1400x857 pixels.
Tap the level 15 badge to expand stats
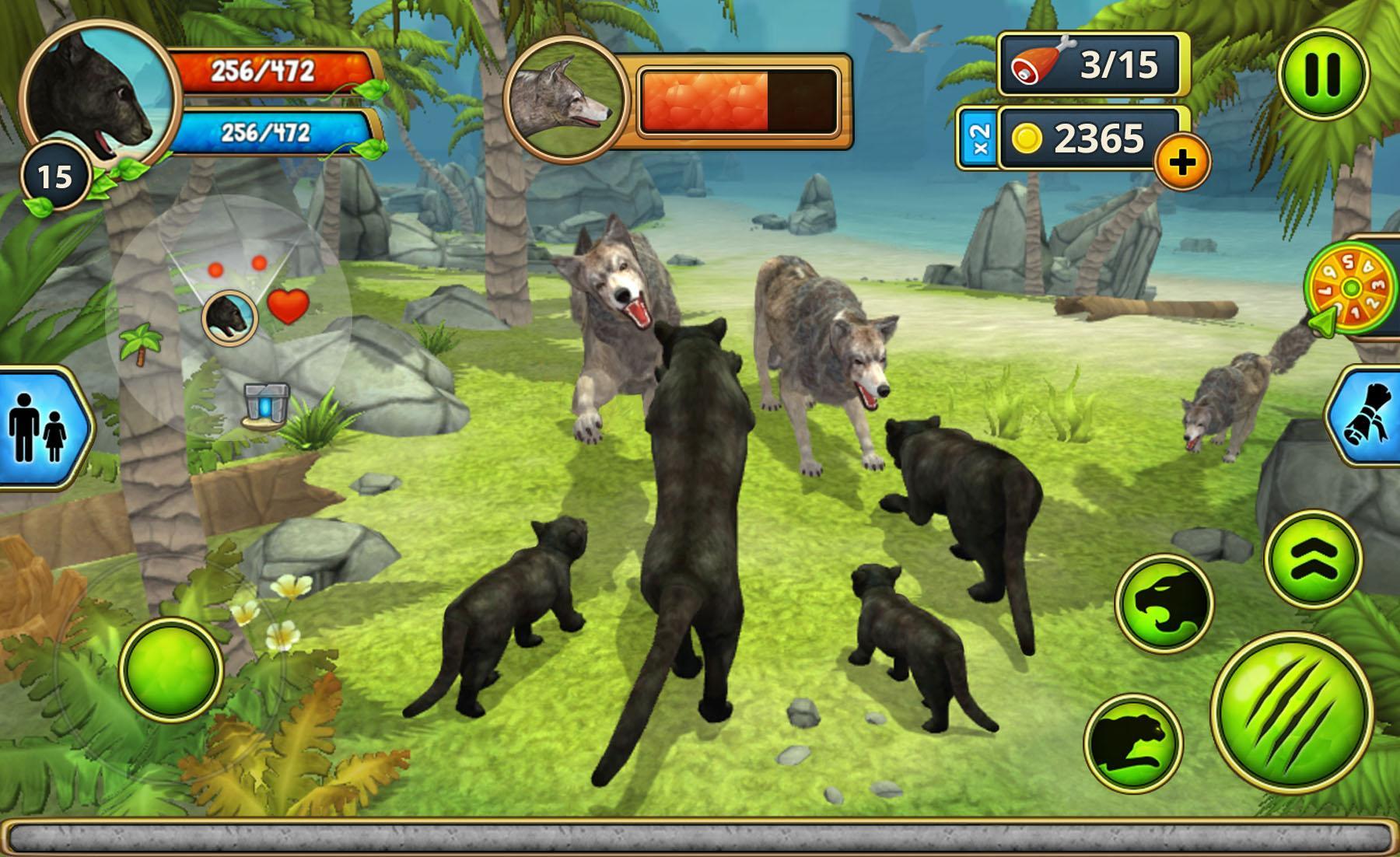(x=55, y=174)
